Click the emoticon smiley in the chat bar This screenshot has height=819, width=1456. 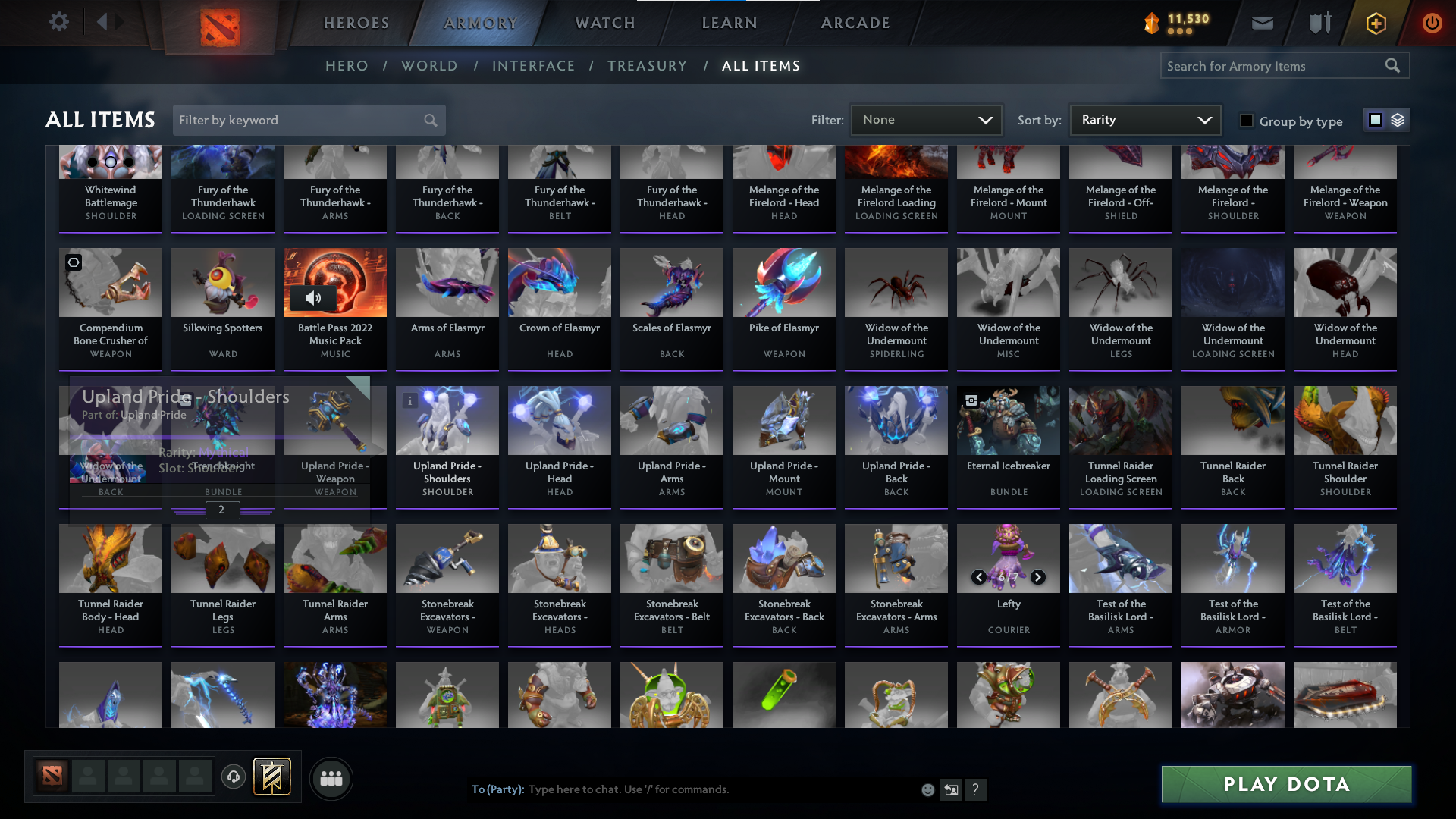(x=927, y=789)
